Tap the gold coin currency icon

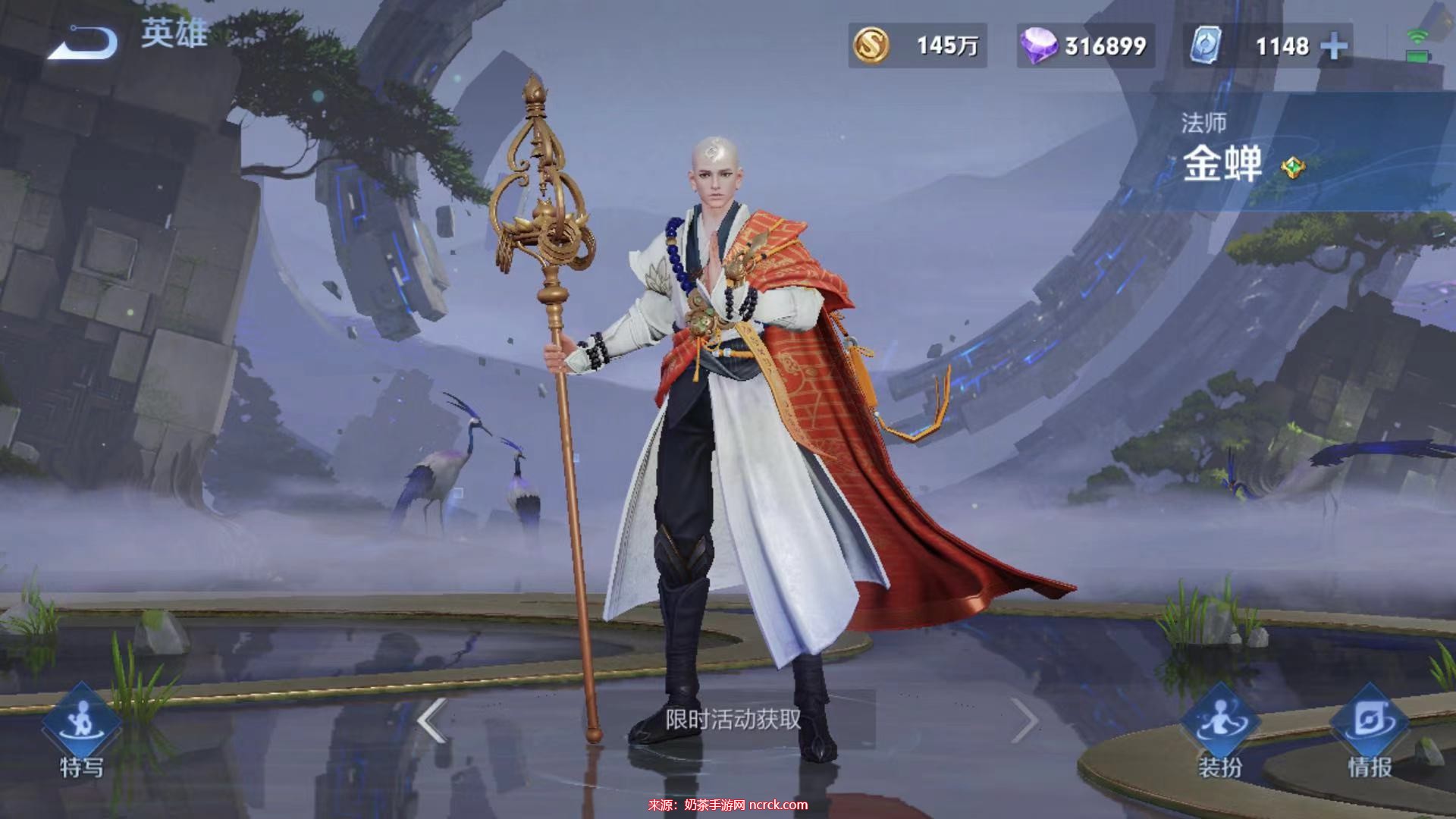(x=871, y=45)
